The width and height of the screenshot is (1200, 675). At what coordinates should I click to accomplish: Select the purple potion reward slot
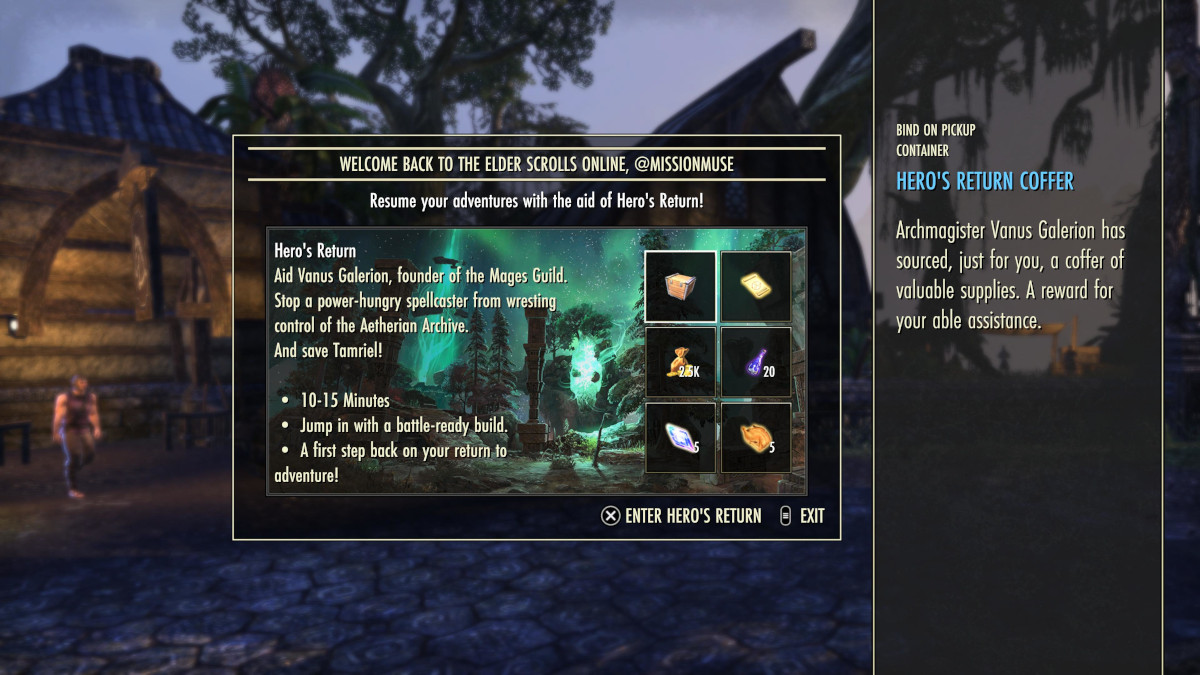(756, 362)
